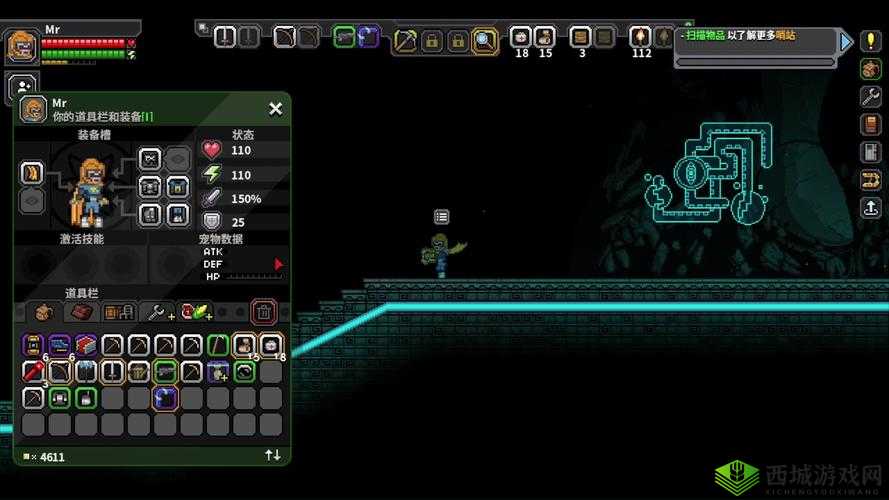
Task: Switch to the red book inventory tab
Action: click(x=80, y=312)
